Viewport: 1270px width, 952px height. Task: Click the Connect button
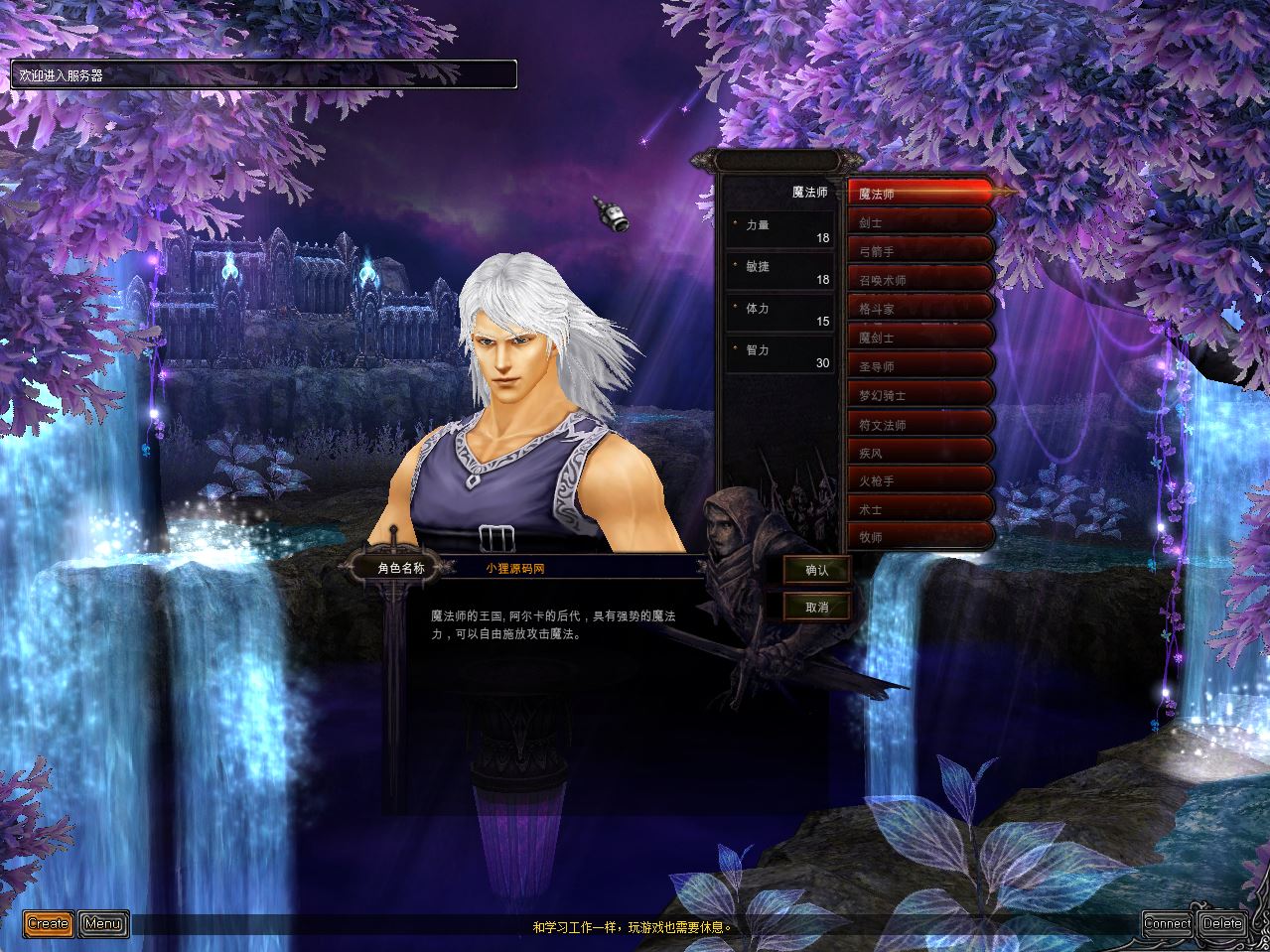[1167, 923]
